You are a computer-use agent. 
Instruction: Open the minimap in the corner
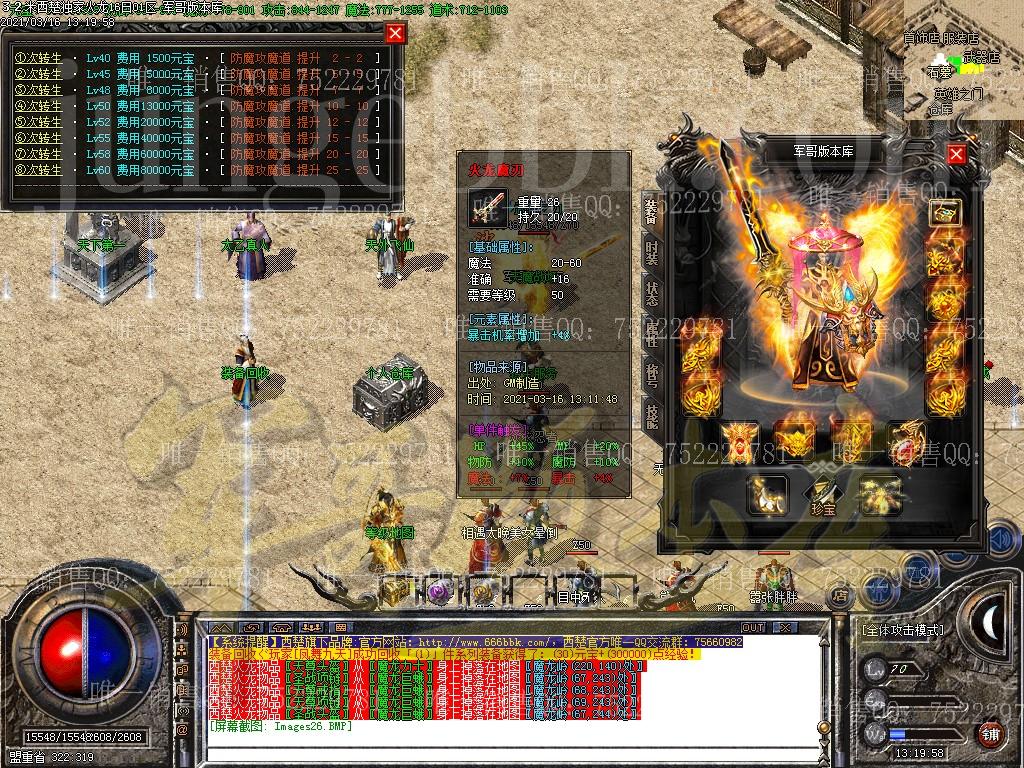click(963, 60)
